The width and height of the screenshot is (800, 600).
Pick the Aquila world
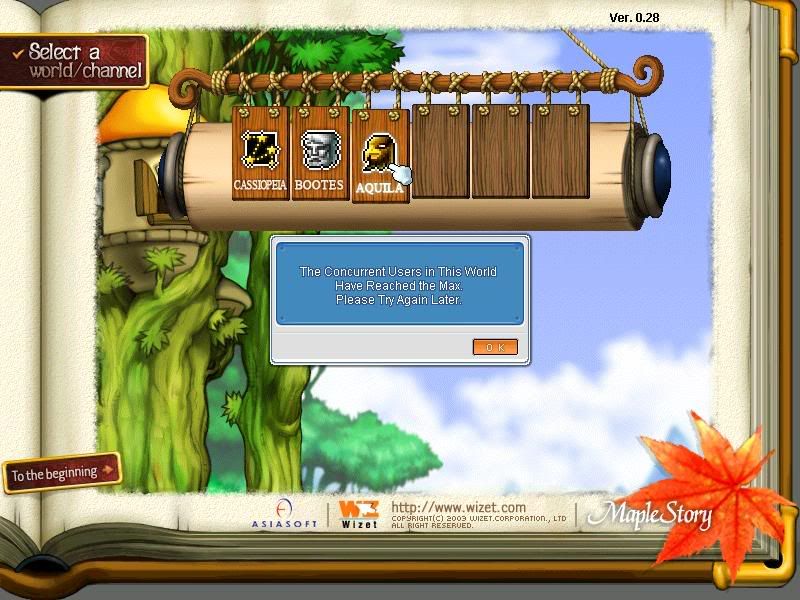pos(379,157)
